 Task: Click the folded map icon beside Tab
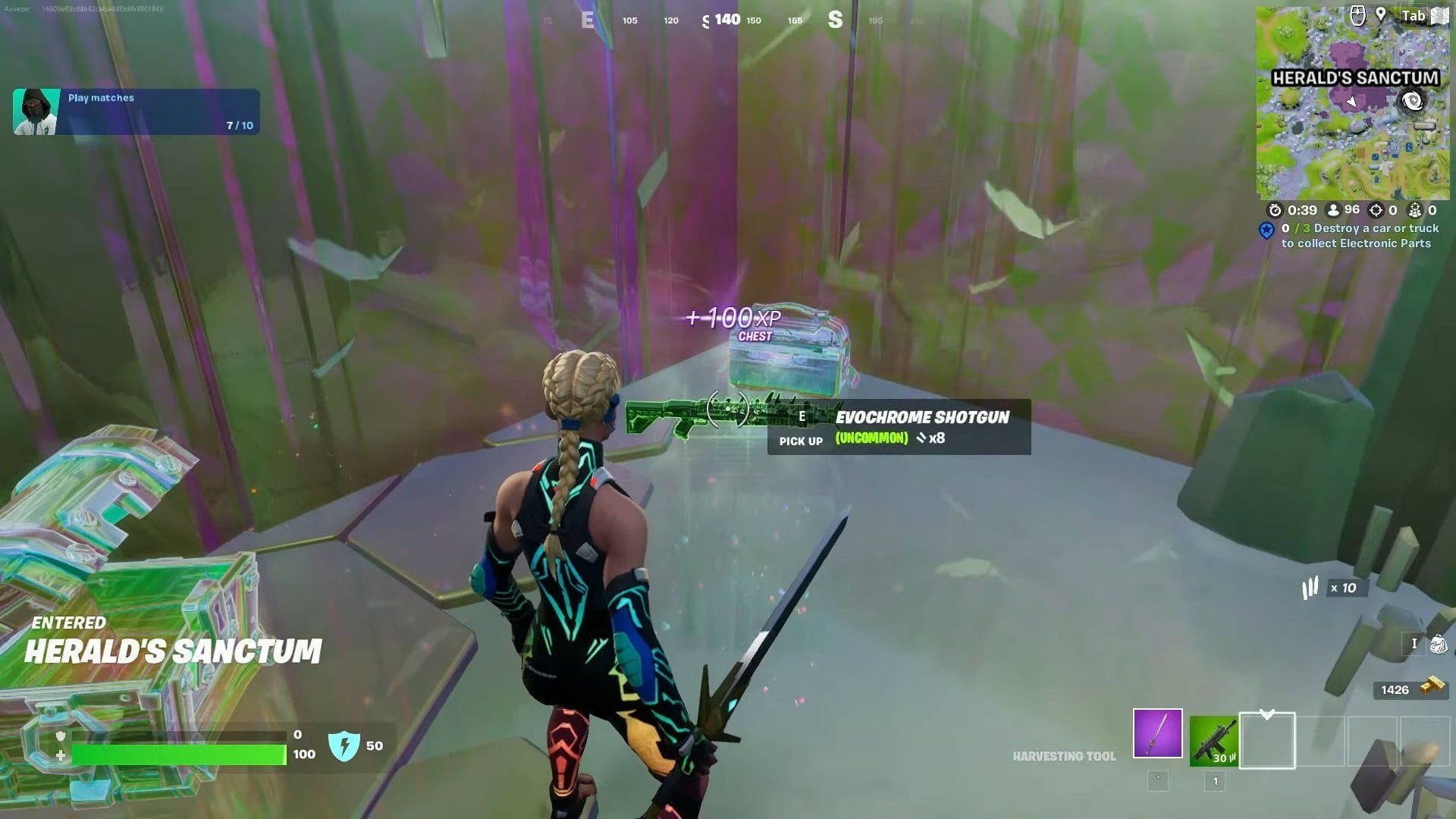pyautogui.click(x=1439, y=14)
